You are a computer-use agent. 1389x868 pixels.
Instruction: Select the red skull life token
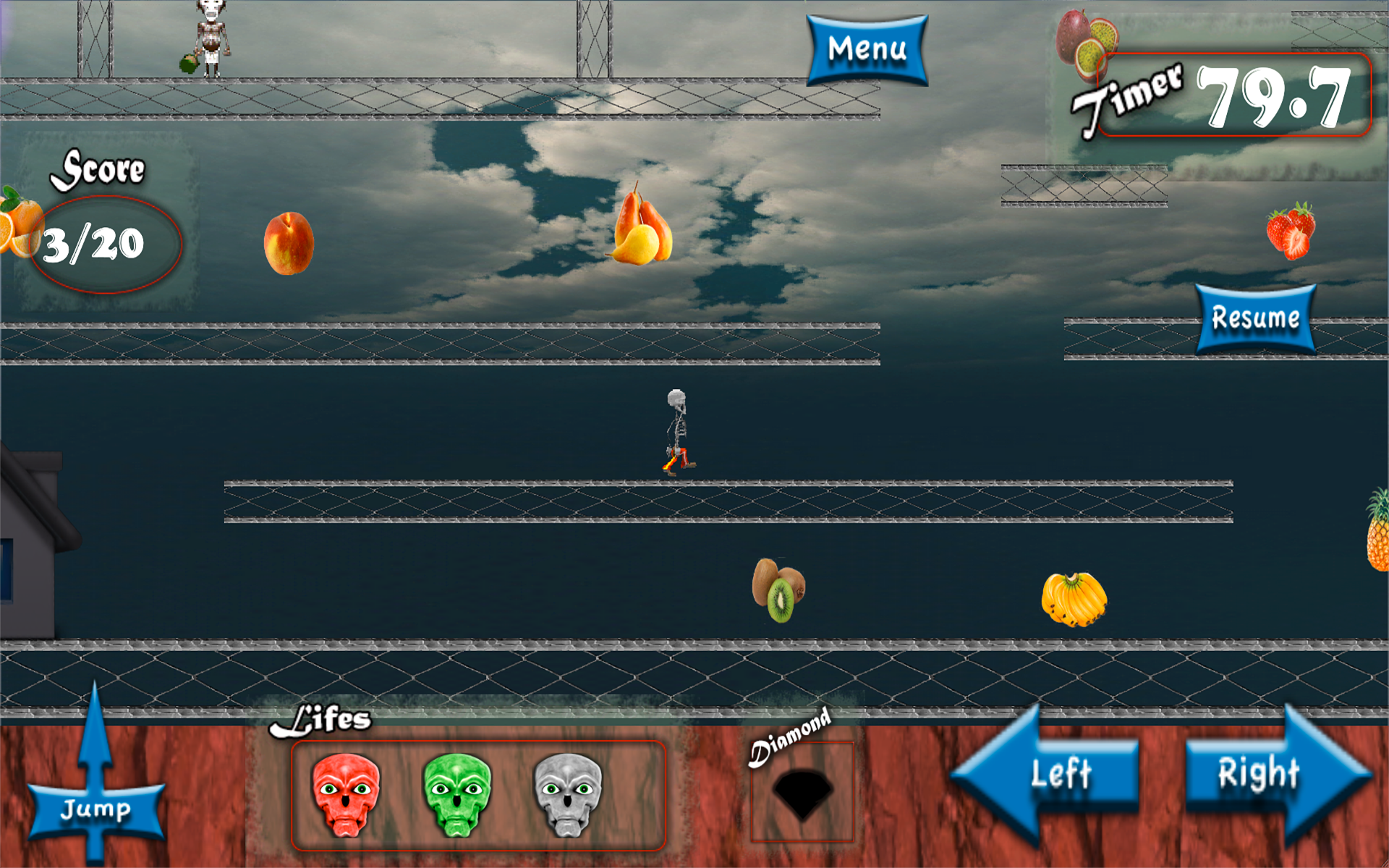346,794
